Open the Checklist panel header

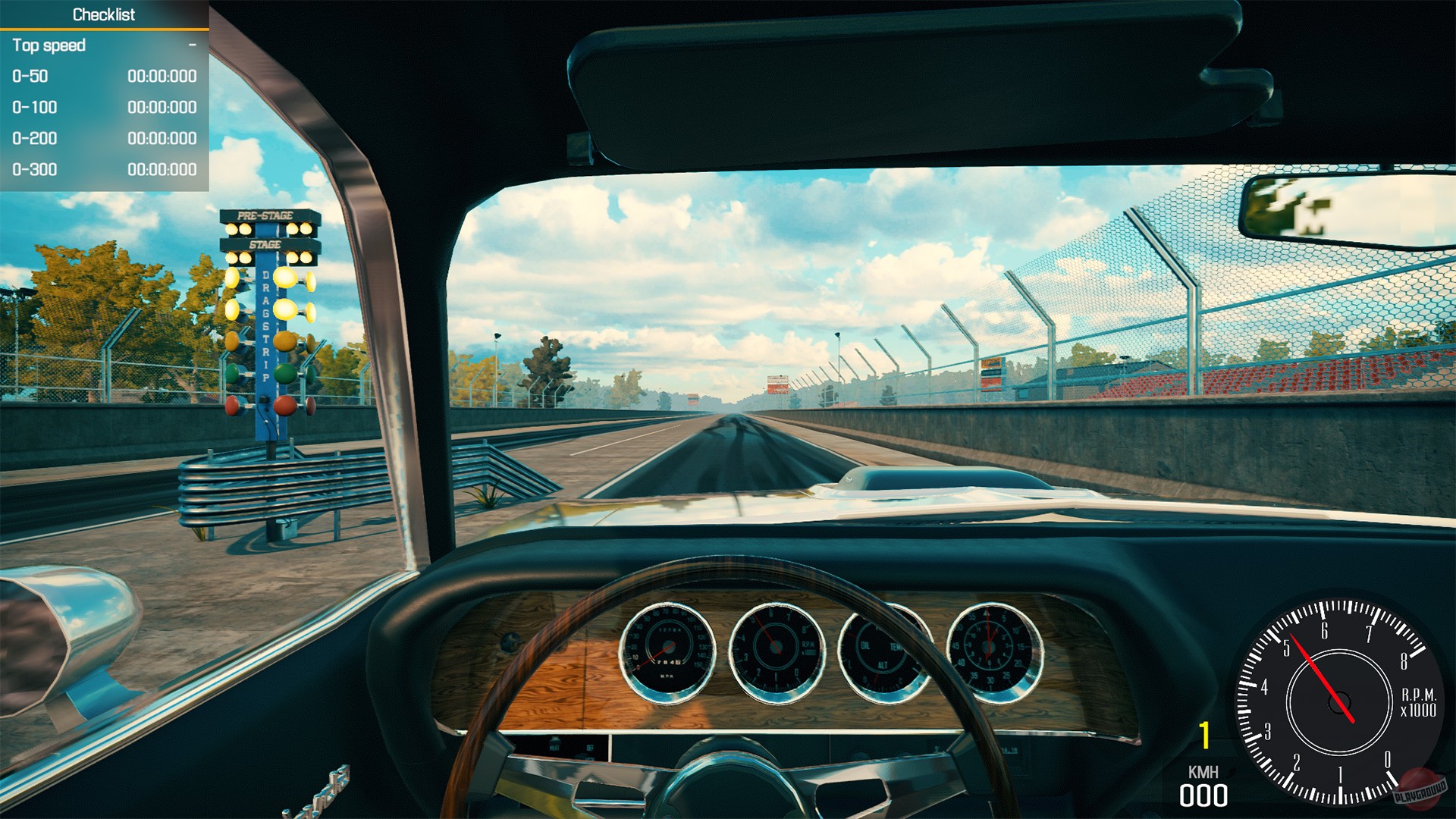105,14
